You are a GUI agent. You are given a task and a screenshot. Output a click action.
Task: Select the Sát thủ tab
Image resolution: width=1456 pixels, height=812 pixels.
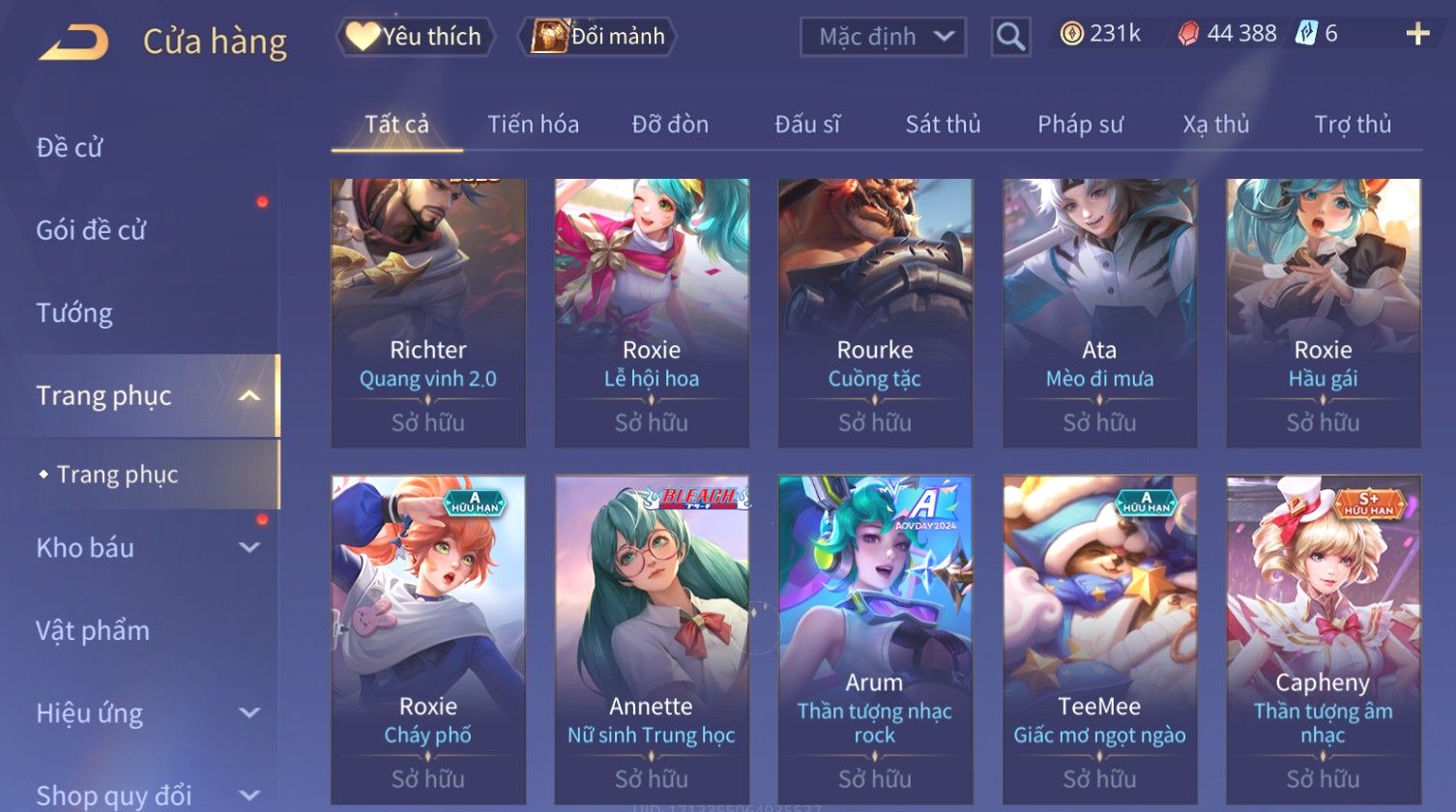(x=943, y=125)
